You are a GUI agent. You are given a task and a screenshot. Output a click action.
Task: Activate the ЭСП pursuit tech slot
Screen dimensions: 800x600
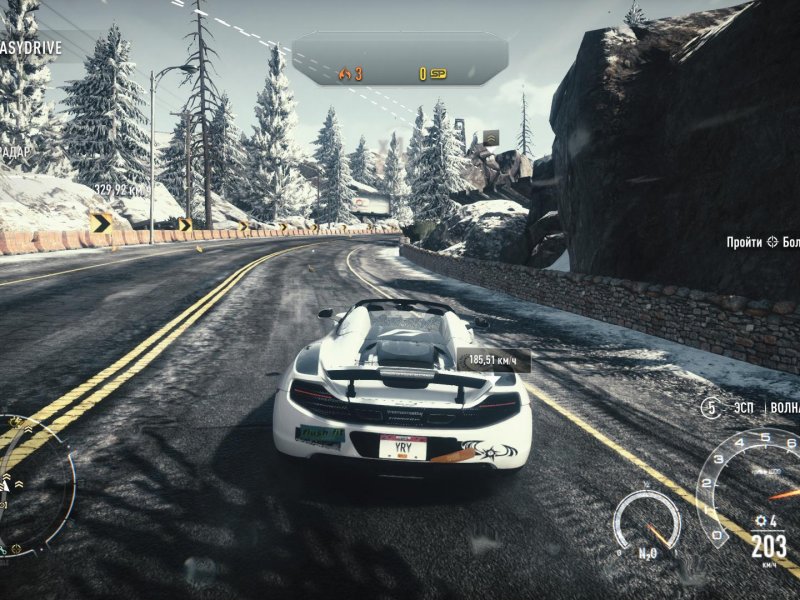pyautogui.click(x=741, y=408)
